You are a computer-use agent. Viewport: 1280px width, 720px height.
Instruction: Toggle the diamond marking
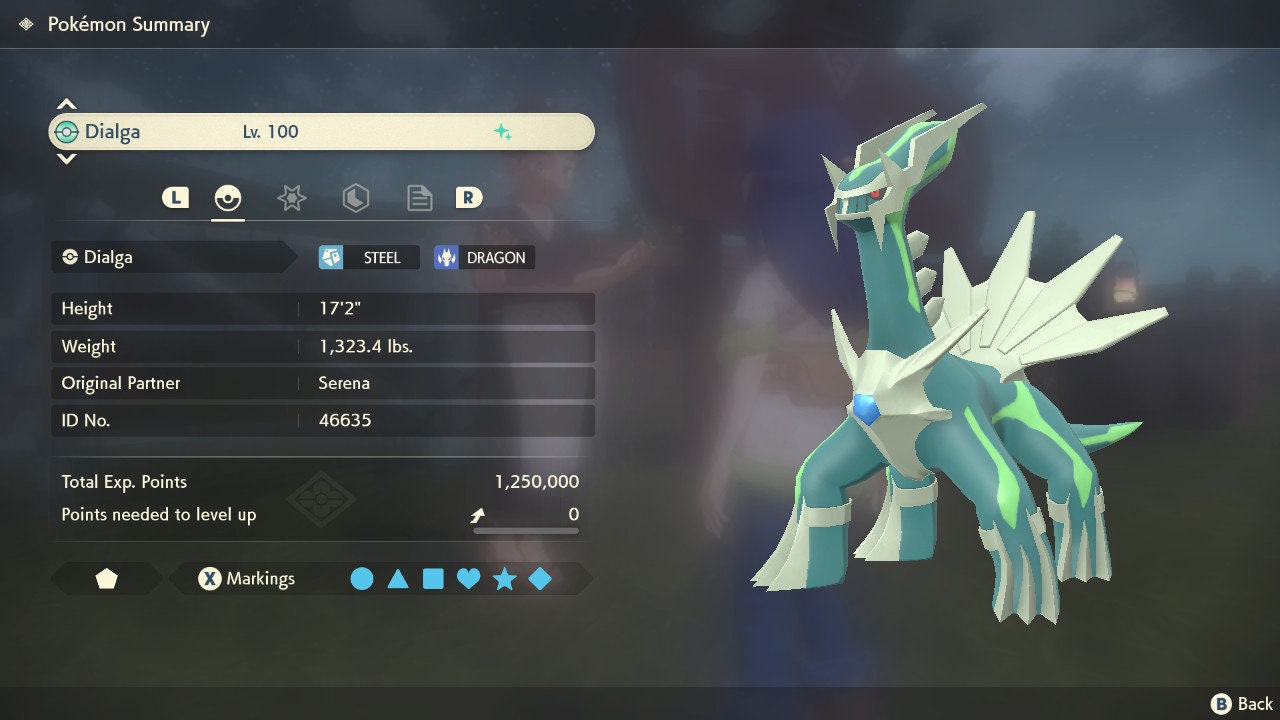point(540,579)
